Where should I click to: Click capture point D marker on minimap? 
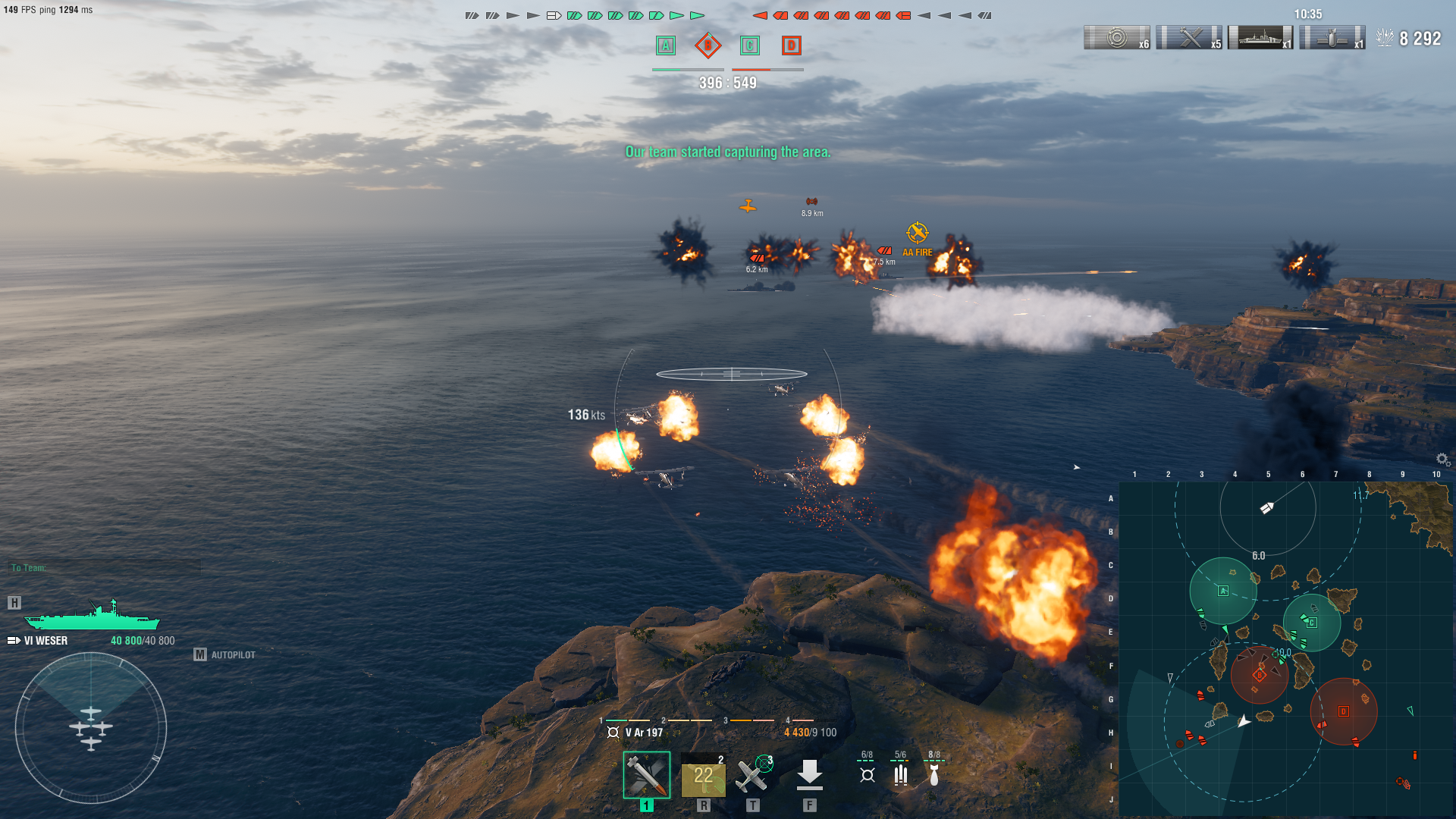click(x=1343, y=711)
